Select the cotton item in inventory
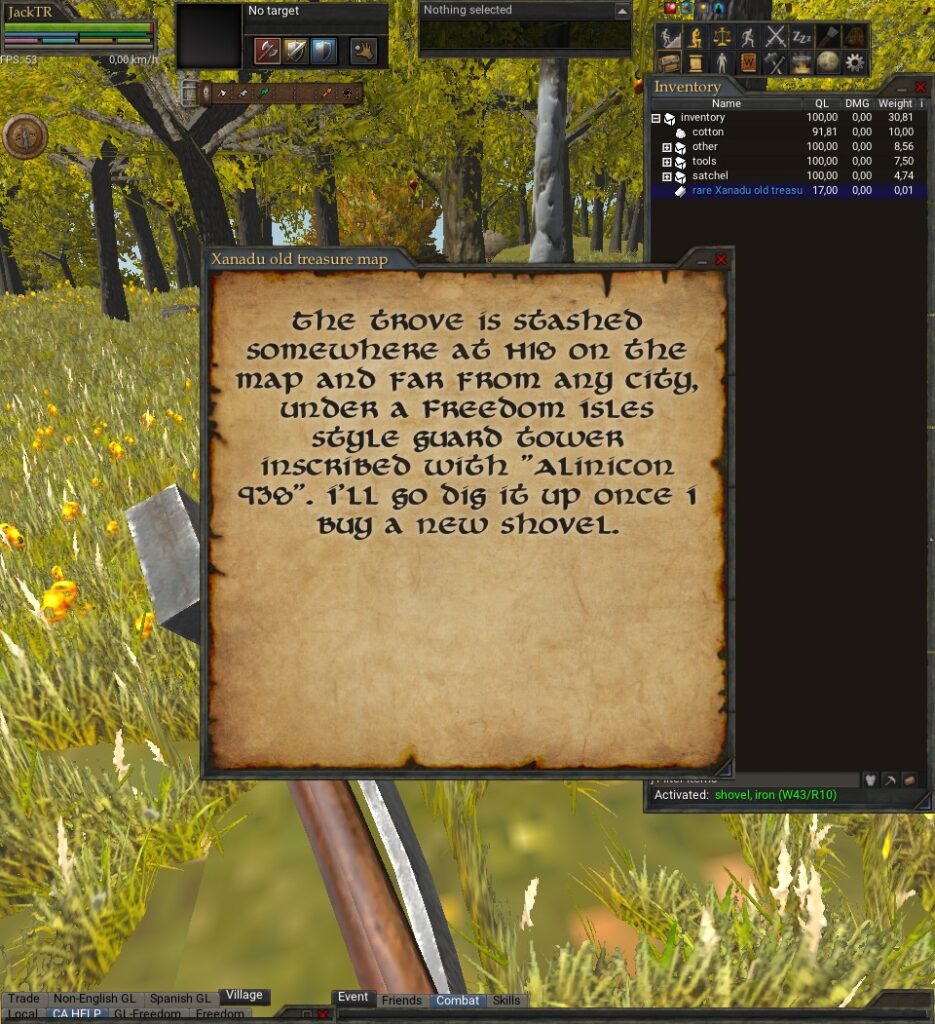935x1024 pixels. (707, 132)
